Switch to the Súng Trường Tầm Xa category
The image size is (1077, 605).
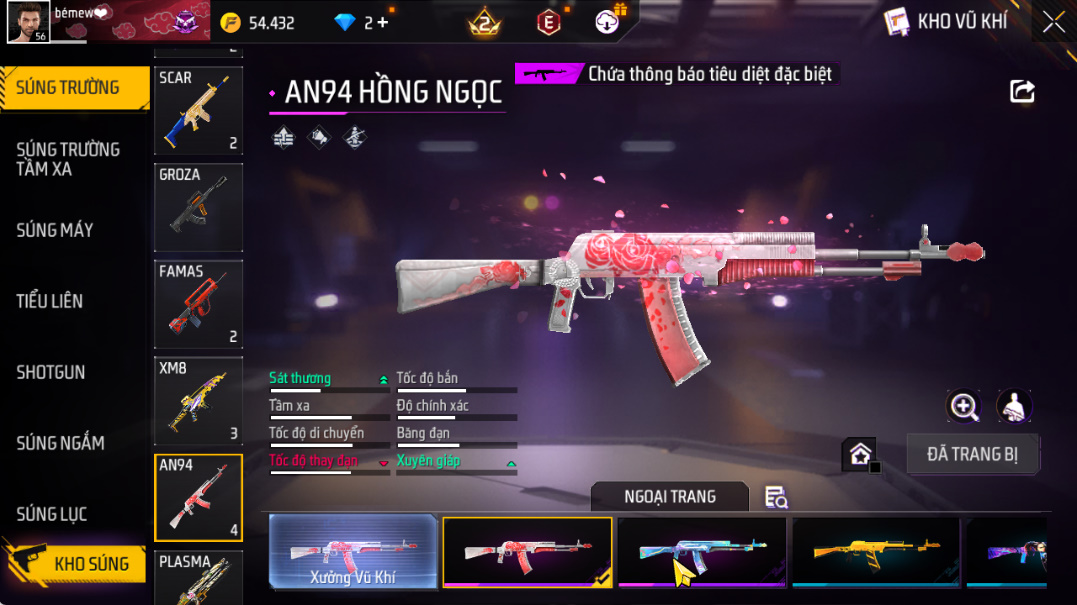[68, 159]
